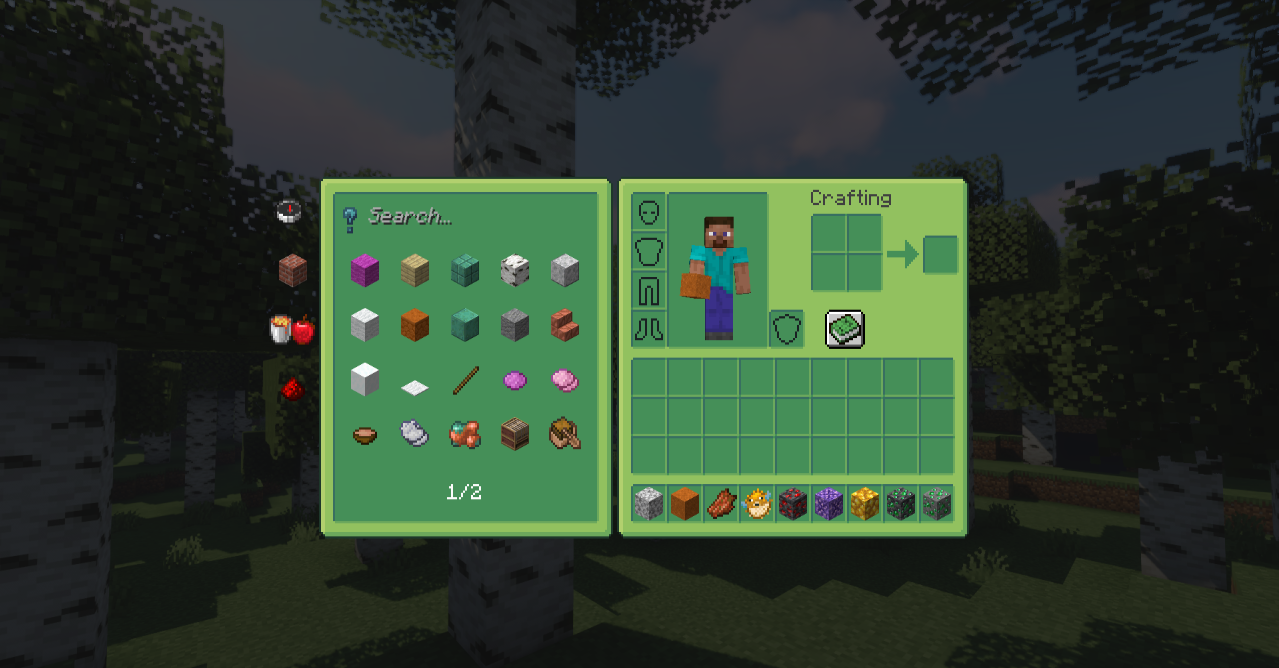Select the leather item in hotbar

click(x=721, y=504)
